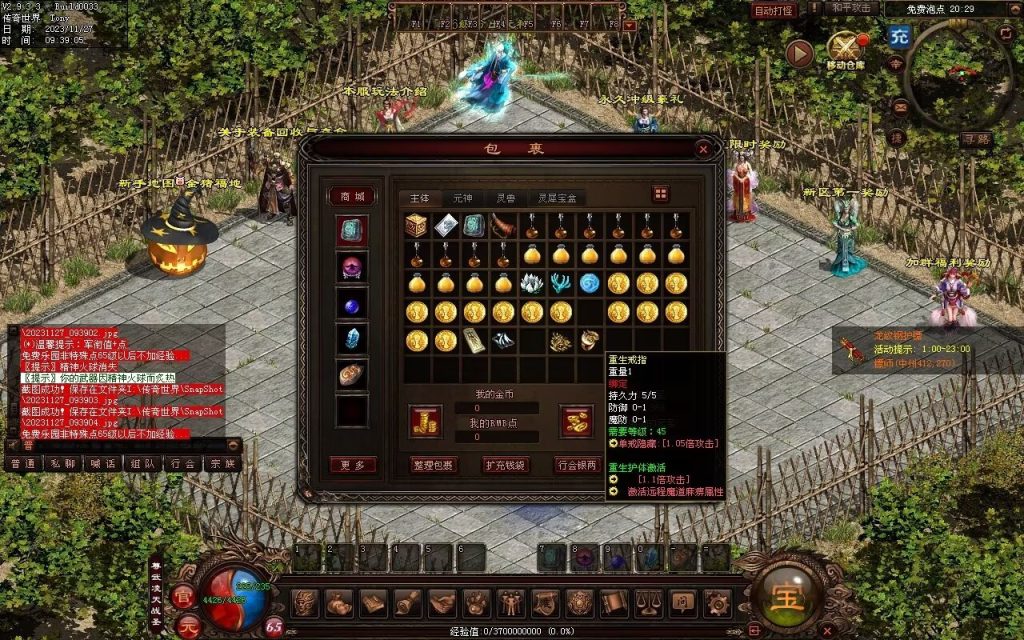
Task: Open the 灵犀宝盒 tab
Action: pos(557,198)
